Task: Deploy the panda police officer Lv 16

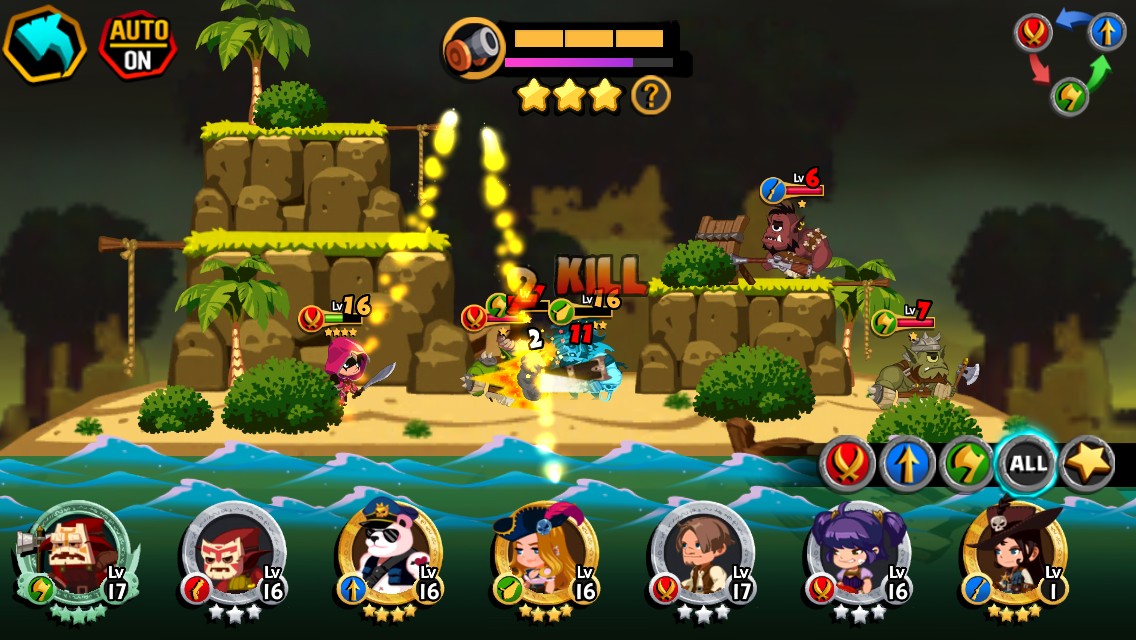Action: pyautogui.click(x=390, y=555)
